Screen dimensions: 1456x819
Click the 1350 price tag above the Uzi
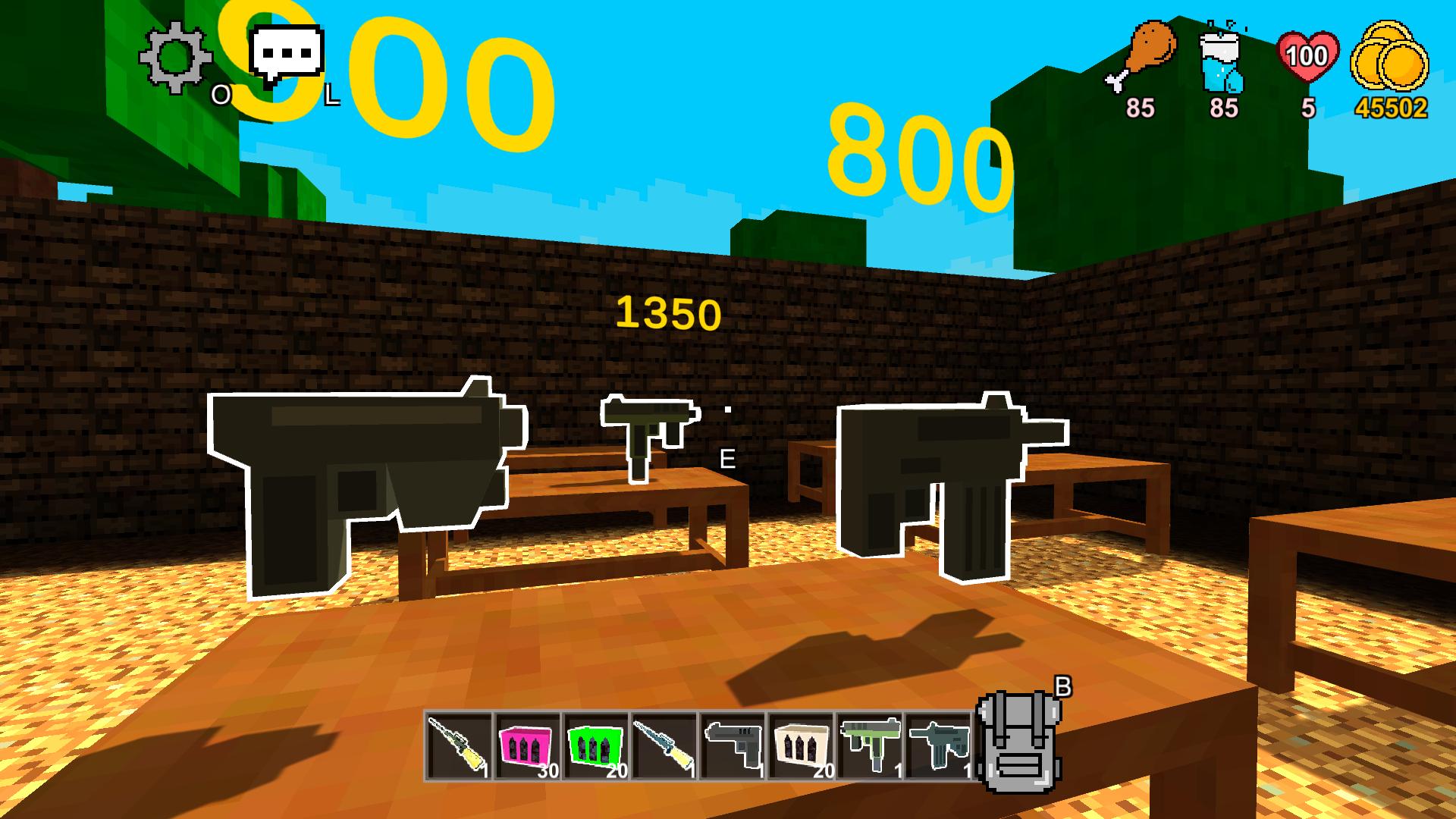669,312
